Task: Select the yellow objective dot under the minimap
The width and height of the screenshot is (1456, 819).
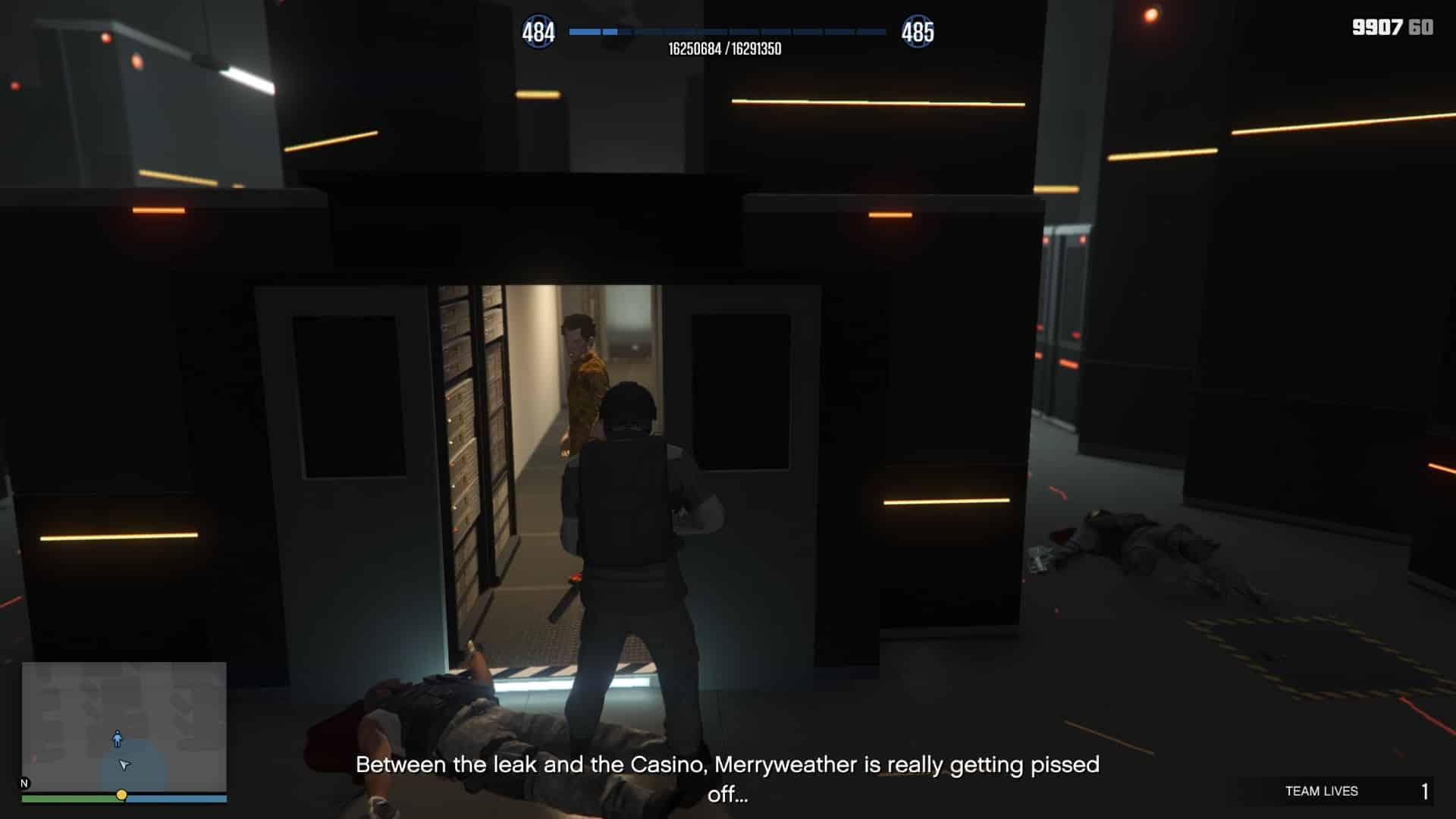Action: [x=123, y=796]
